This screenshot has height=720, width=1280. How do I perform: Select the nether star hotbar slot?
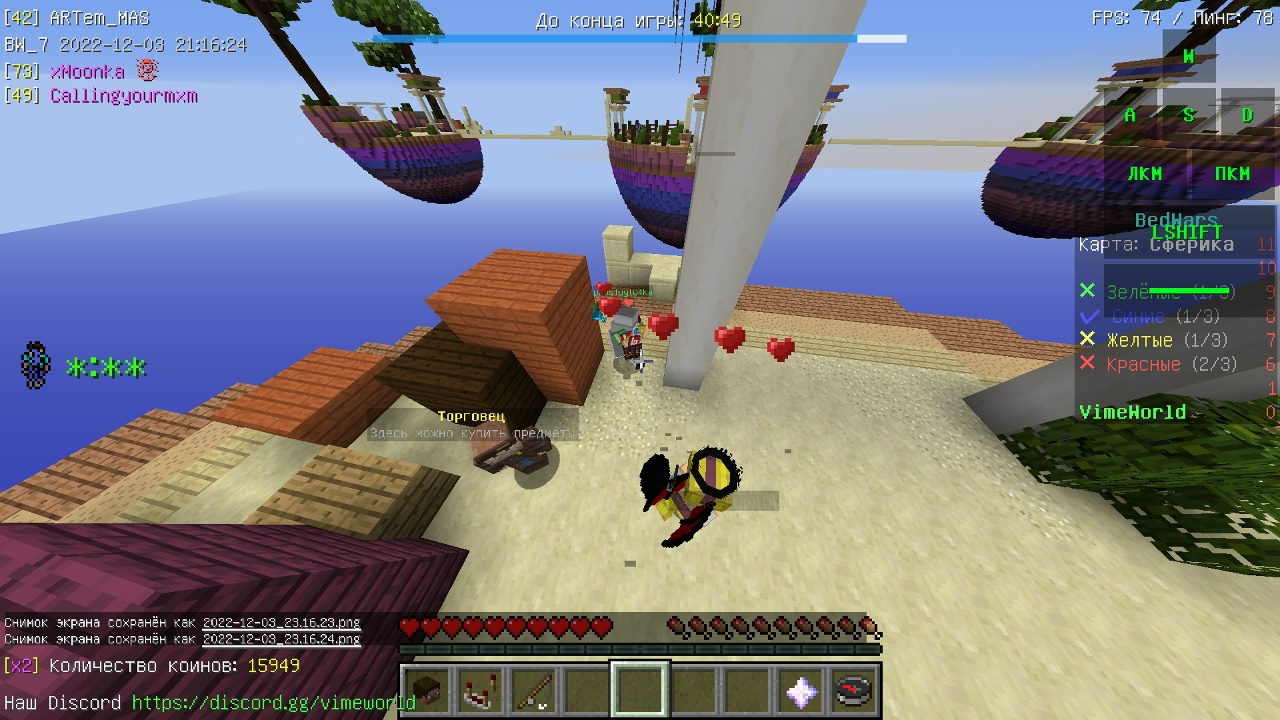(800, 691)
